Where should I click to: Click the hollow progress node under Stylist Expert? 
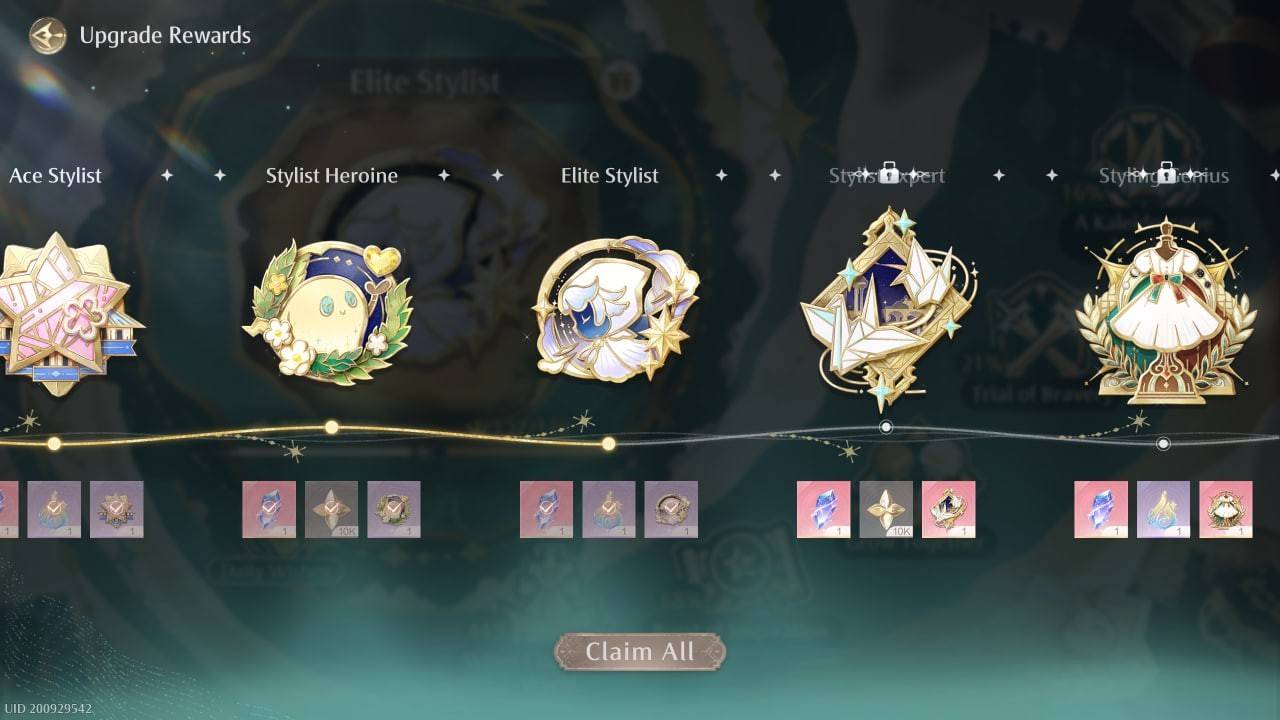[886, 427]
